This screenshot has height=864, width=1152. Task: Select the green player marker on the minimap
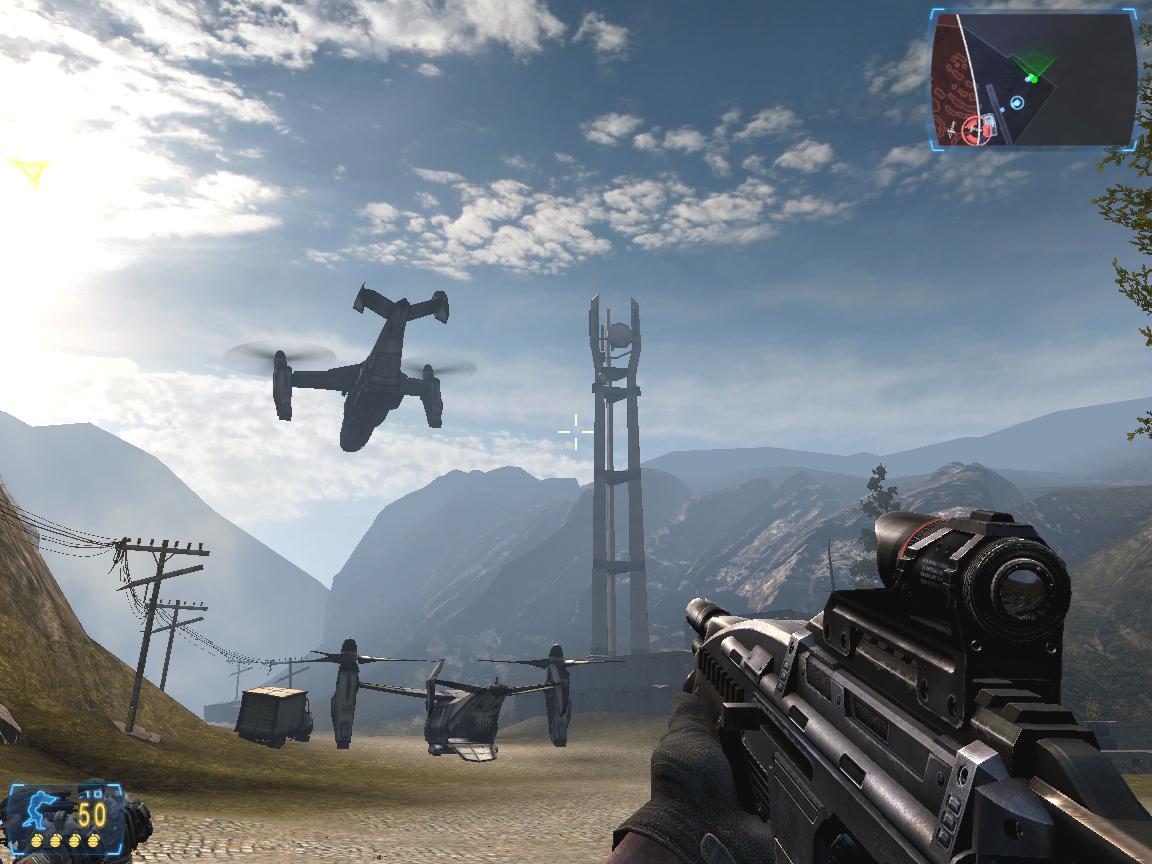pyautogui.click(x=1032, y=77)
